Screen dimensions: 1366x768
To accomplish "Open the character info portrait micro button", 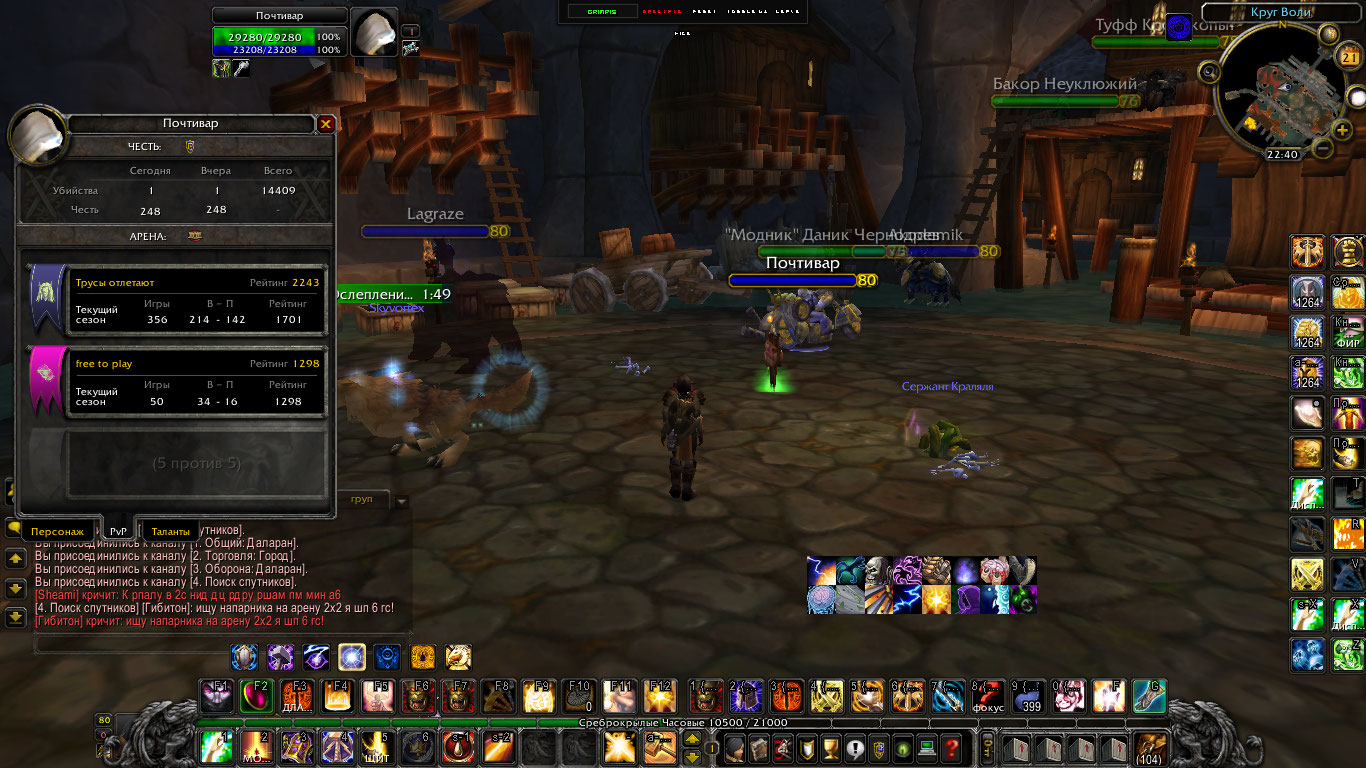I will coord(735,747).
